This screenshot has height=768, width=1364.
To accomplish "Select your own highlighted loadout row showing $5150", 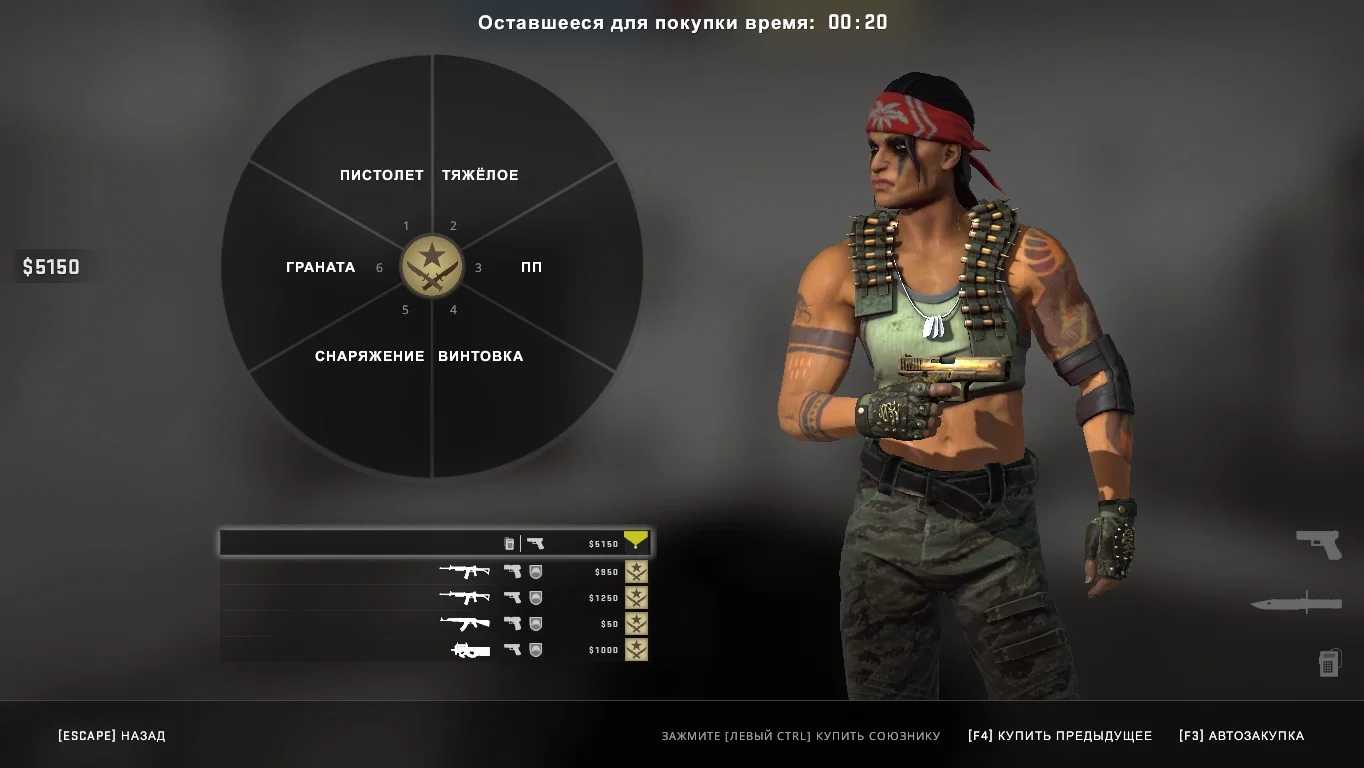I will point(434,543).
